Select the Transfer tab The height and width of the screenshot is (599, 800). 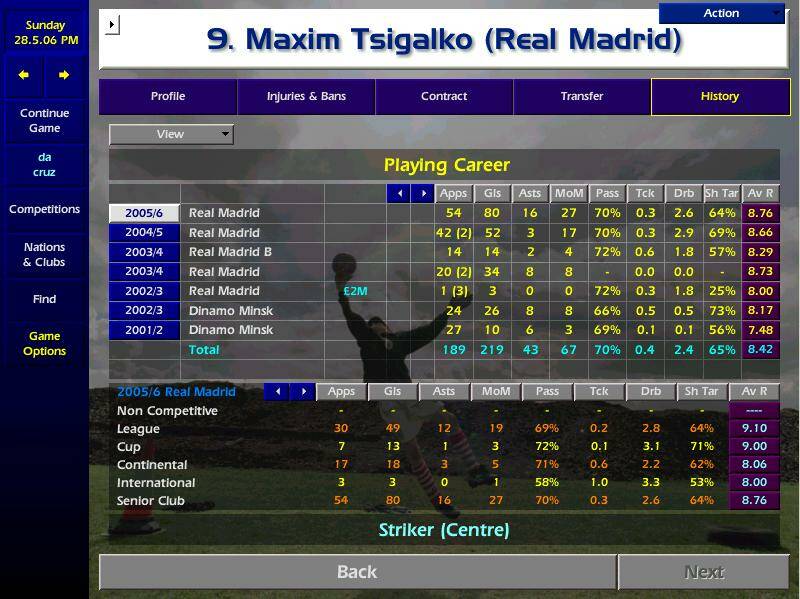point(582,97)
